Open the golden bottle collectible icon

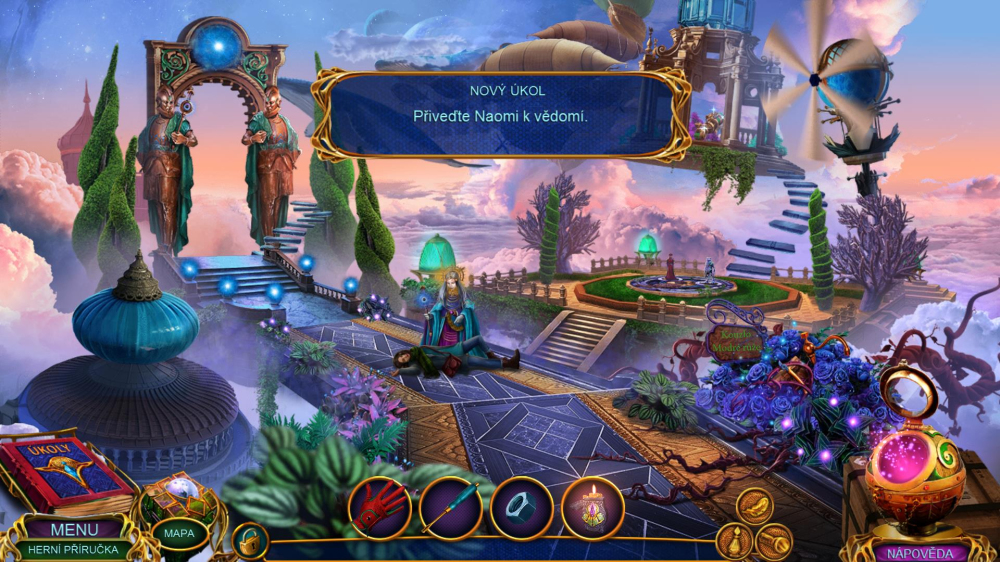(733, 541)
